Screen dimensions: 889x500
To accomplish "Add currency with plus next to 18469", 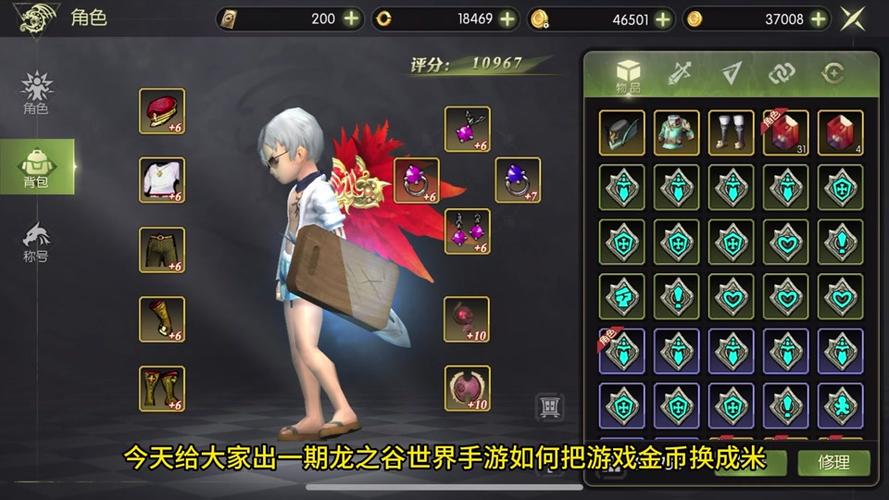I will point(508,18).
